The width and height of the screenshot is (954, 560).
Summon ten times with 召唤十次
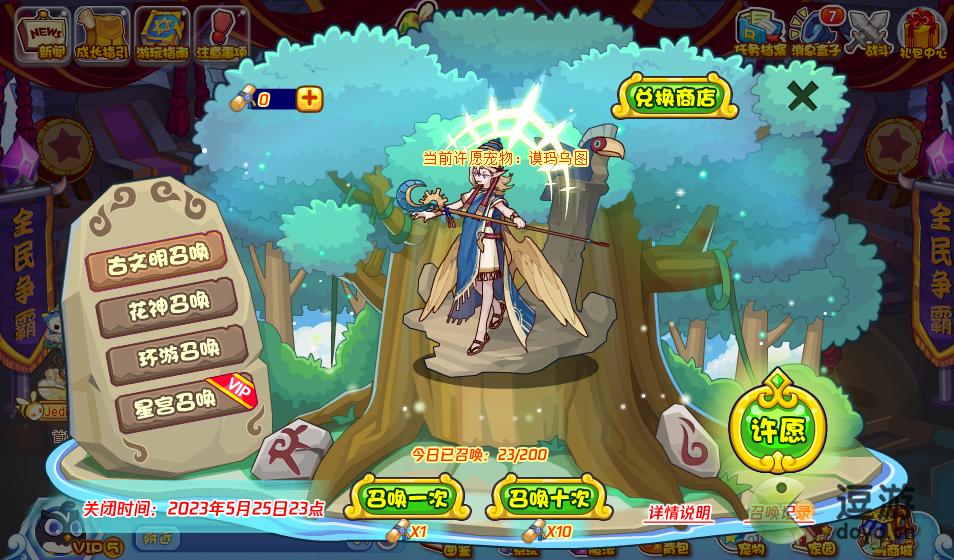(x=548, y=497)
